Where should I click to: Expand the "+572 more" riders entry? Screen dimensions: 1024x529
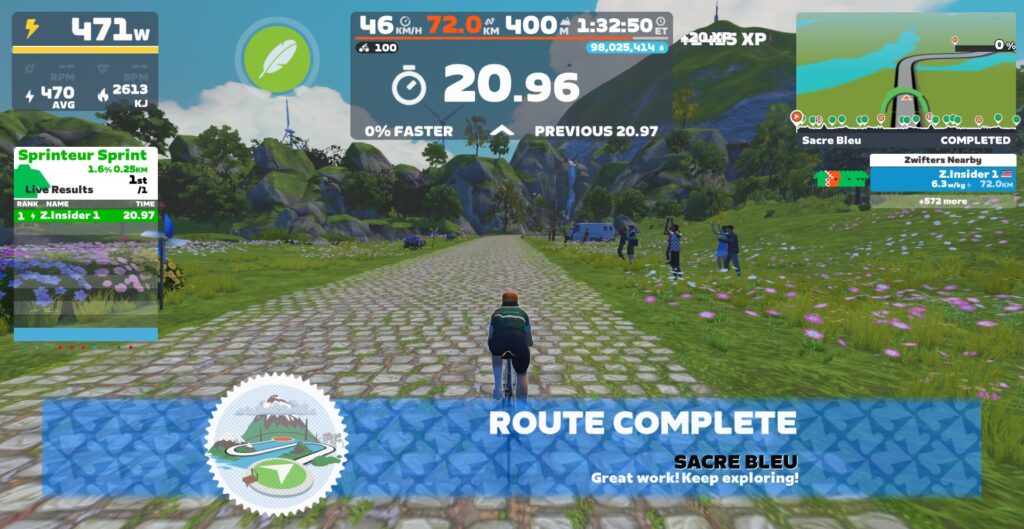coord(942,201)
